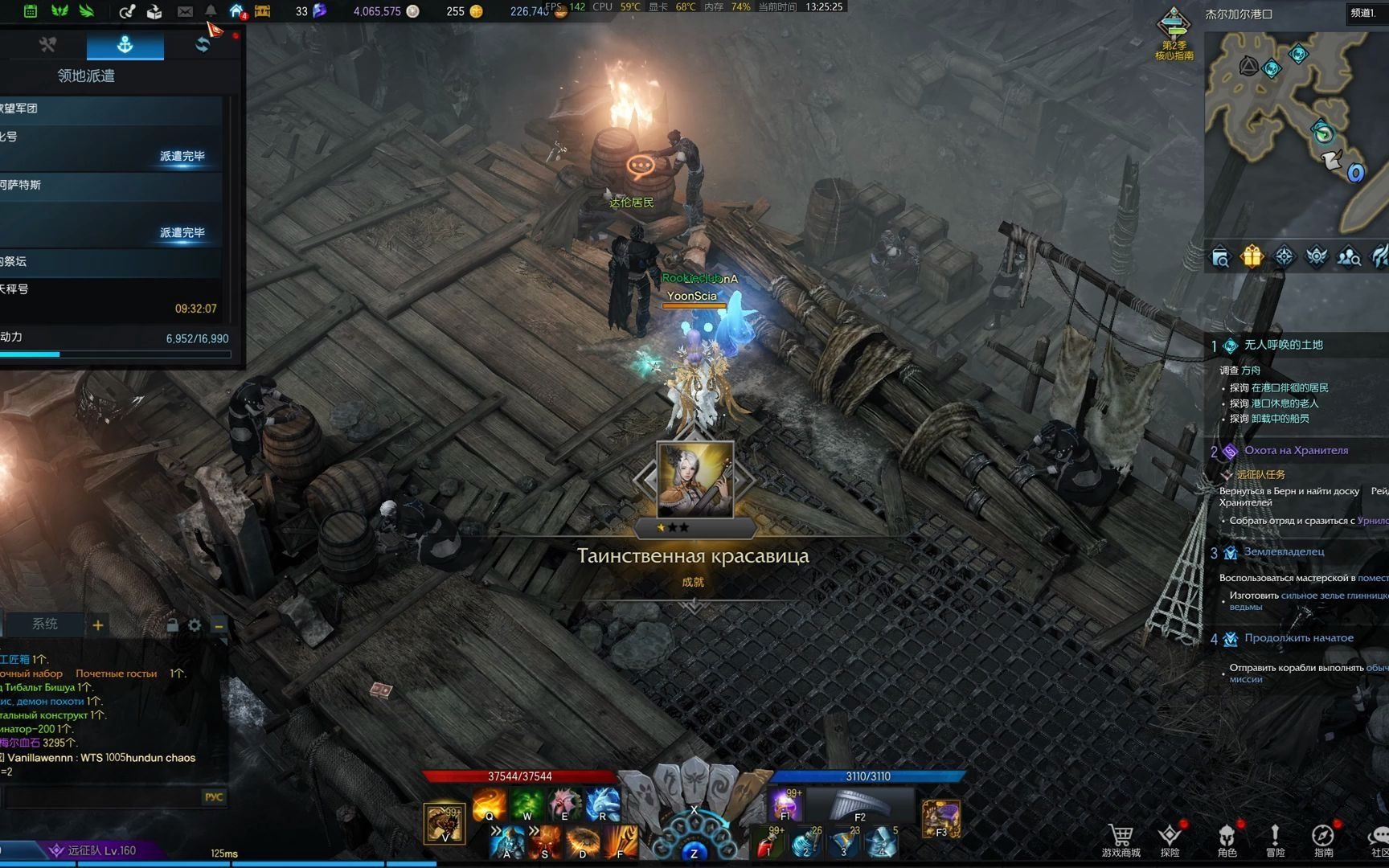Image resolution: width=1389 pixels, height=868 pixels.
Task: Click the Таинственная красавица achievement portrait
Action: point(694,480)
